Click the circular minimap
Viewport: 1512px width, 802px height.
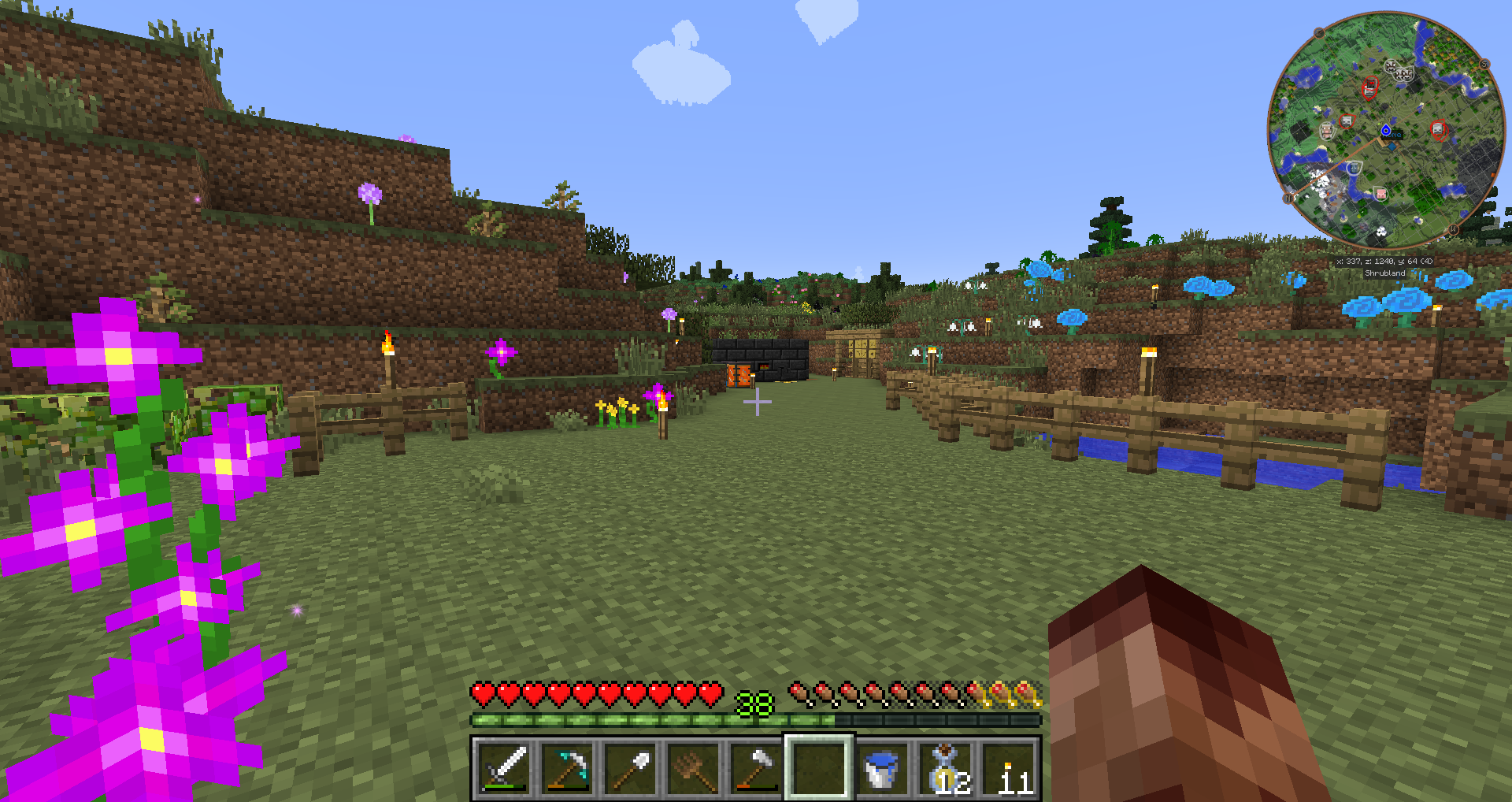[x=1386, y=130]
